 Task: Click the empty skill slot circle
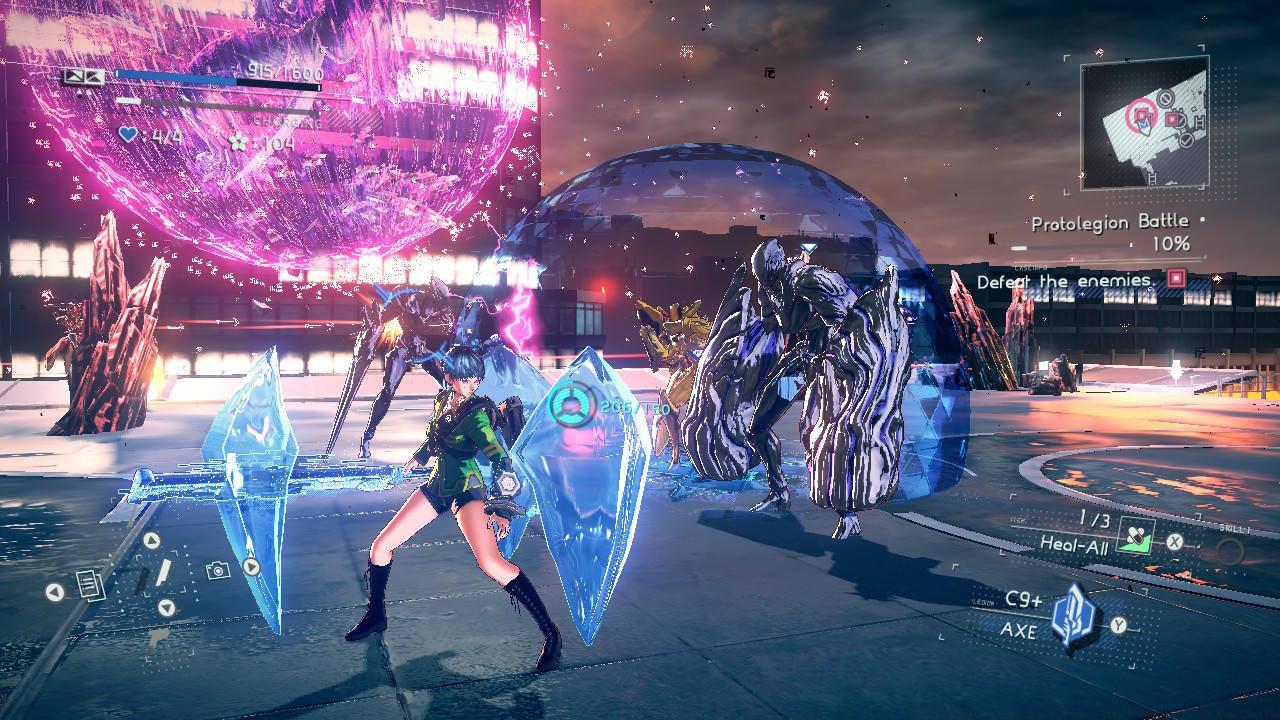coord(1229,551)
